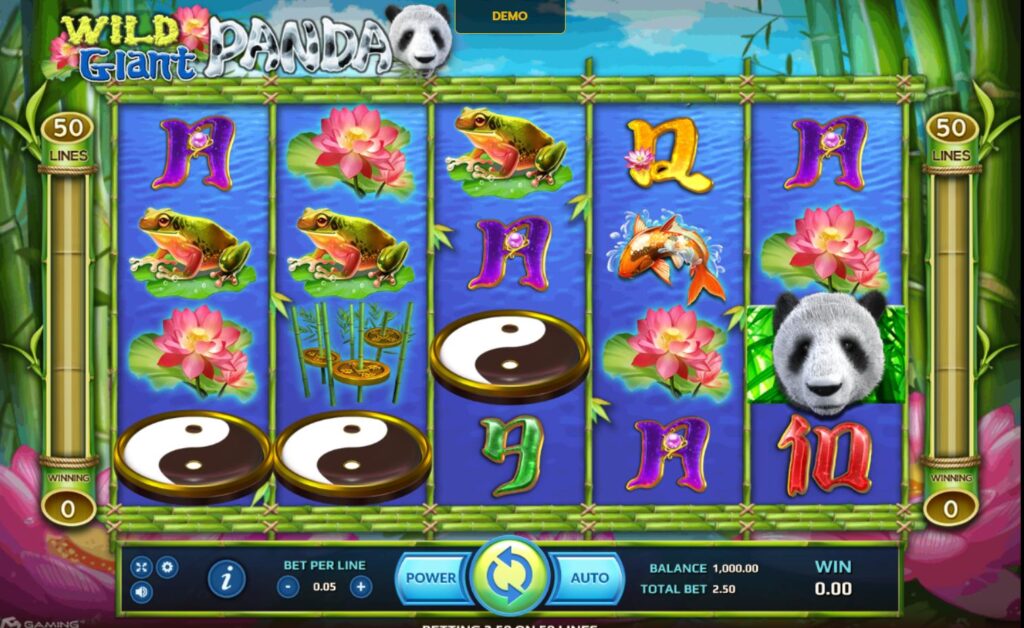Open the gear settings icon
Image resolution: width=1024 pixels, height=628 pixels.
tap(167, 567)
